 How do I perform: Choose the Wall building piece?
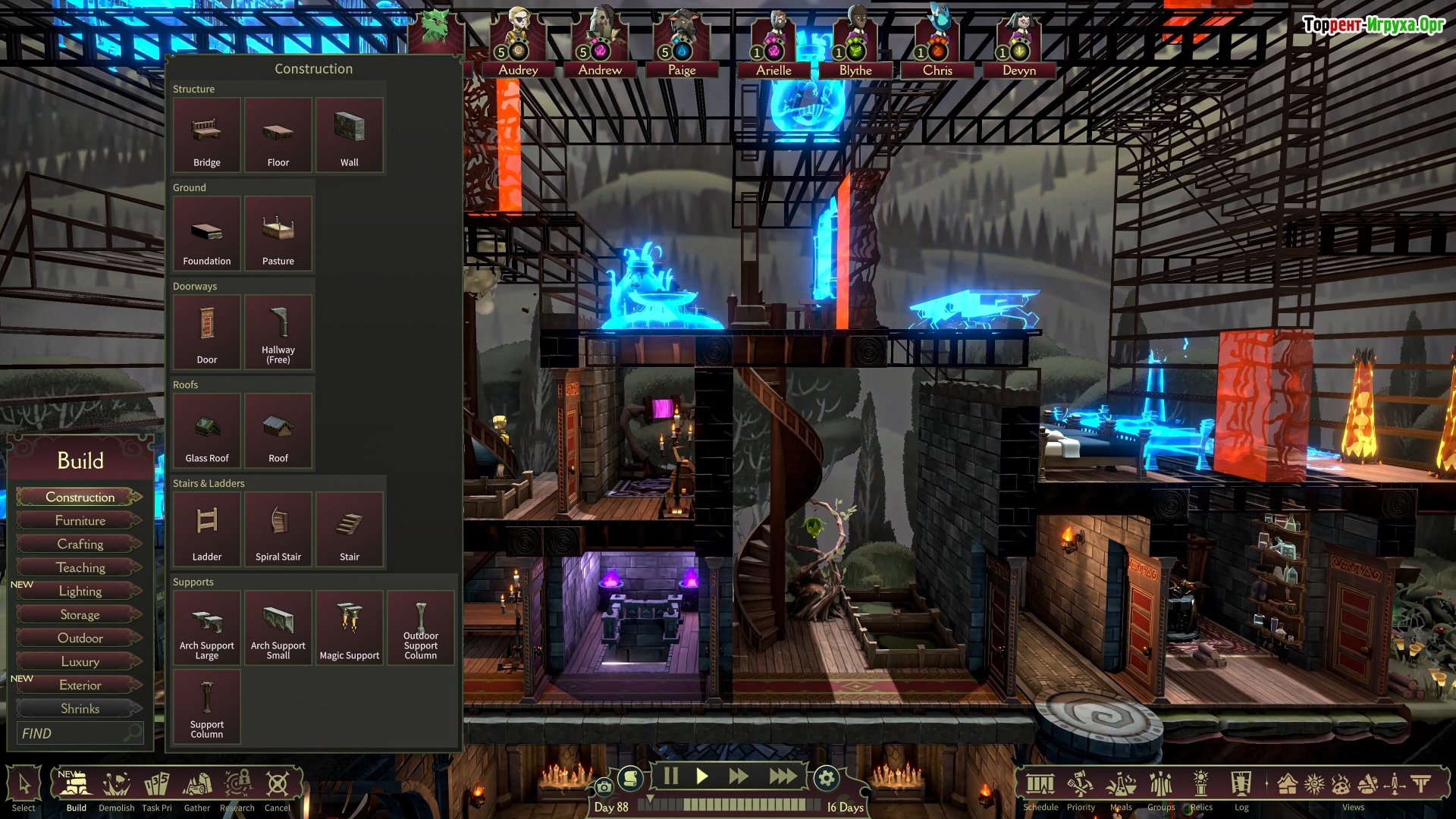[349, 135]
